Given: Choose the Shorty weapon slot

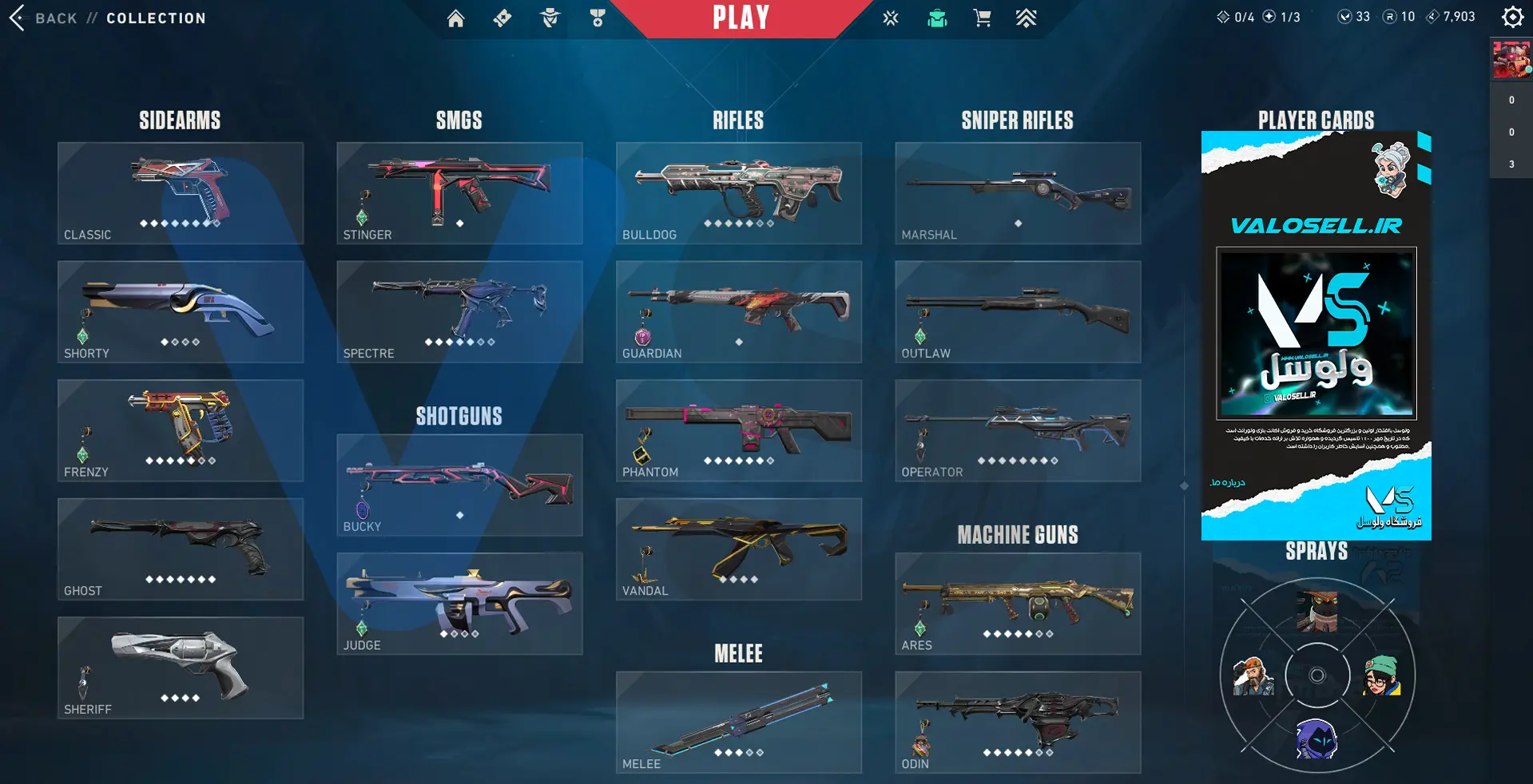Looking at the screenshot, I should [181, 311].
